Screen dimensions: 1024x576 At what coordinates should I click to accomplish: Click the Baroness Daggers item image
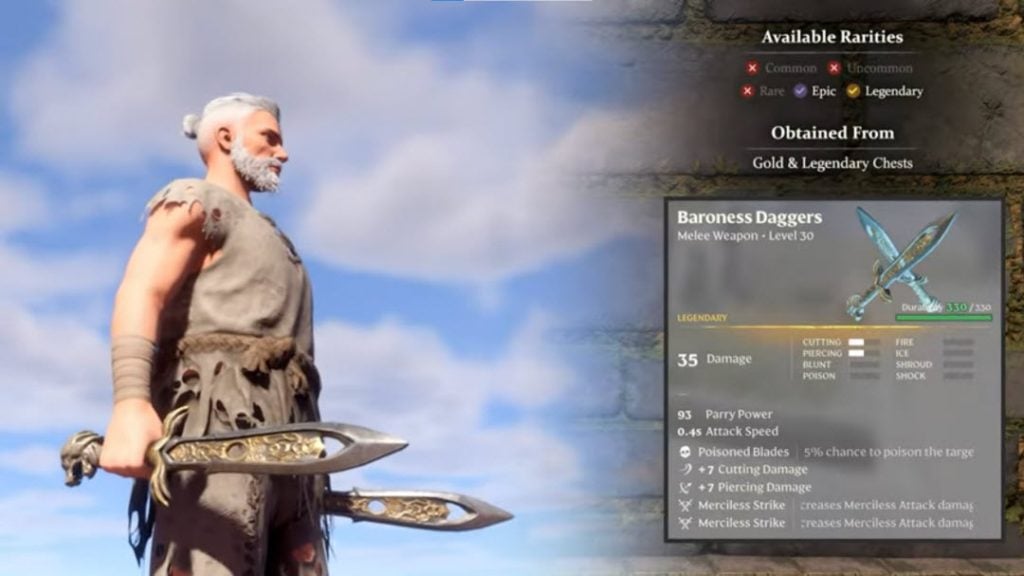899,263
